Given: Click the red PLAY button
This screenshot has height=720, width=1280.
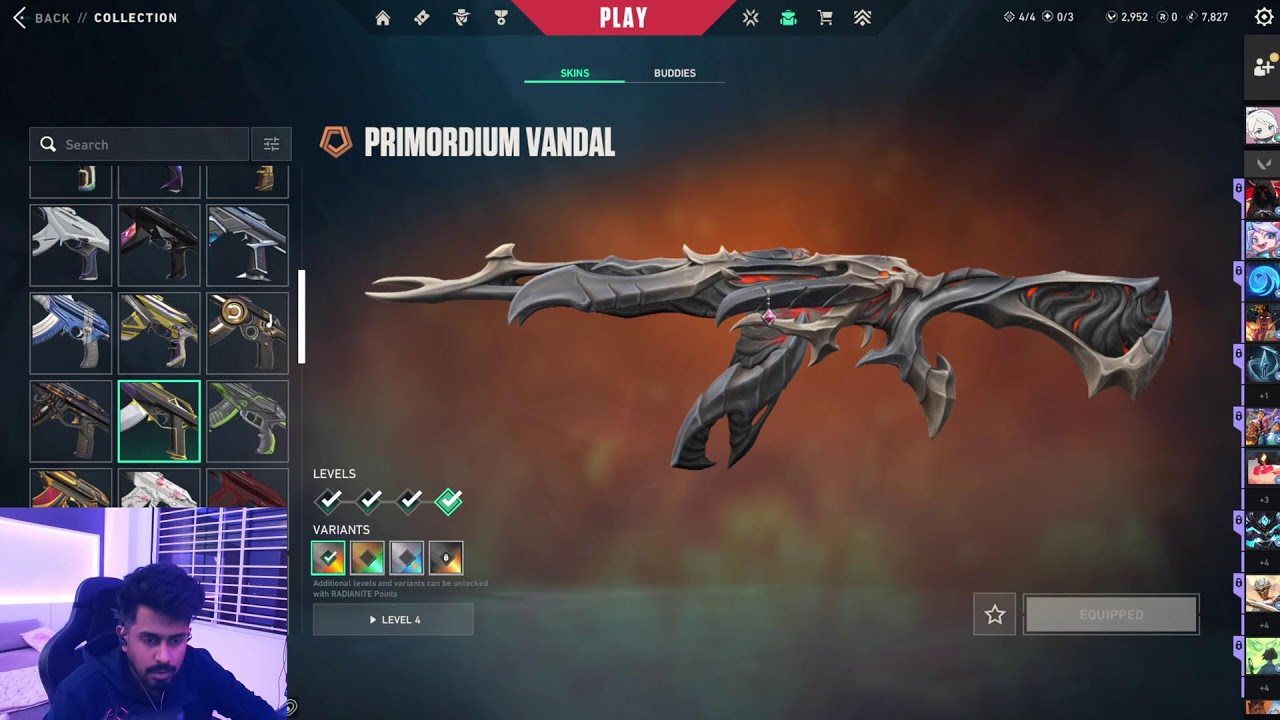Looking at the screenshot, I should pyautogui.click(x=623, y=18).
